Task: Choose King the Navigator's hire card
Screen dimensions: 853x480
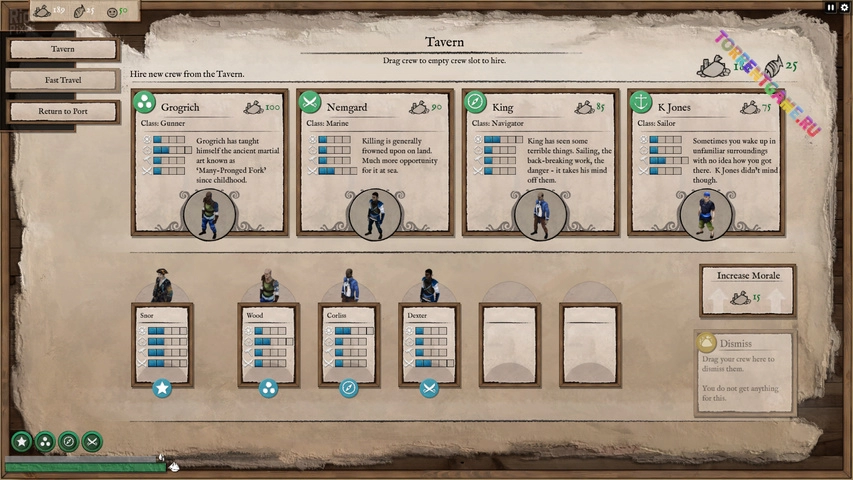Action: coord(540,163)
